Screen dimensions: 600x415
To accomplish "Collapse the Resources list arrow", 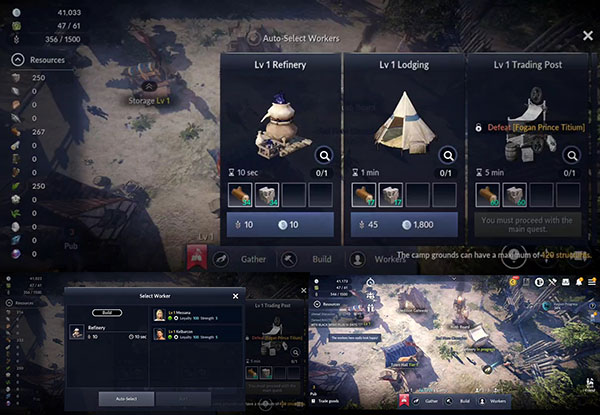I will [18, 60].
